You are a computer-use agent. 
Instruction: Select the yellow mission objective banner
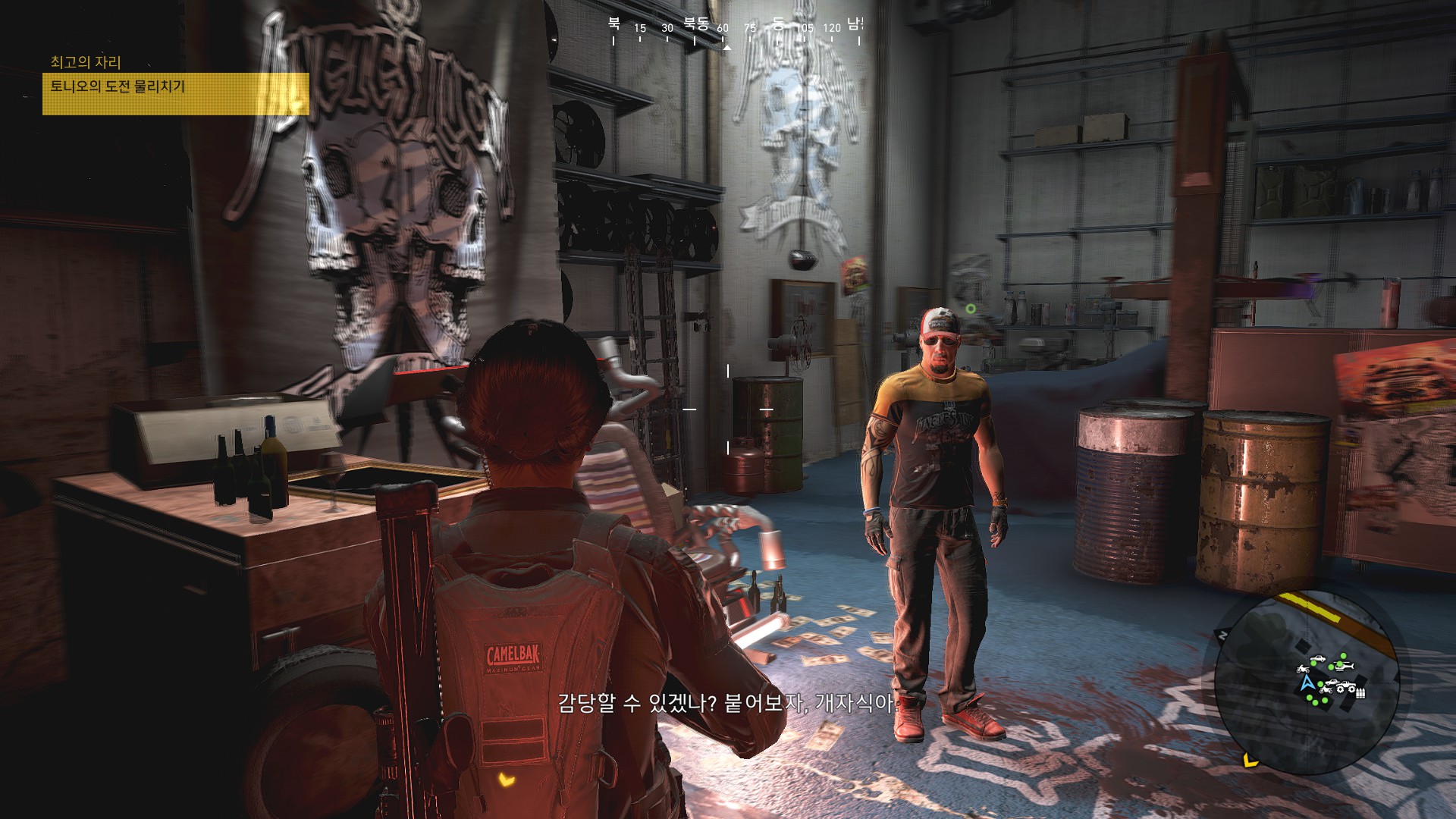[x=175, y=93]
